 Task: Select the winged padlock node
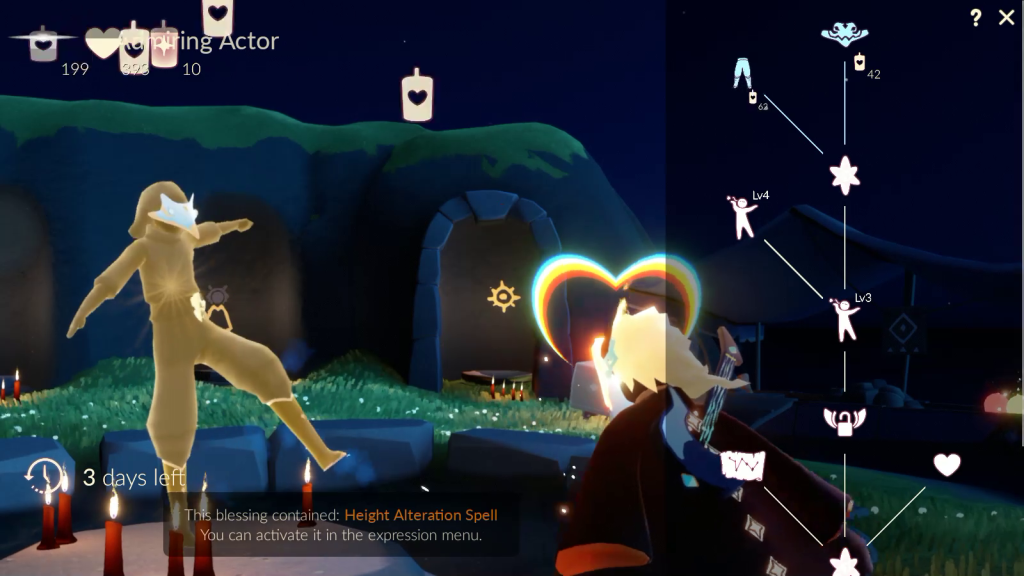coord(844,421)
